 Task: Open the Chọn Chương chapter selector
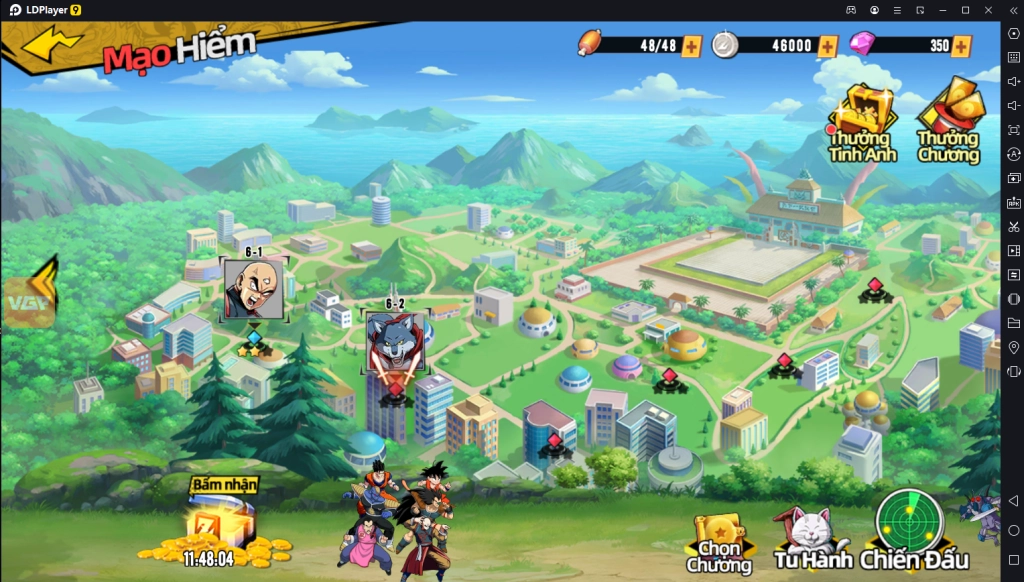click(719, 543)
